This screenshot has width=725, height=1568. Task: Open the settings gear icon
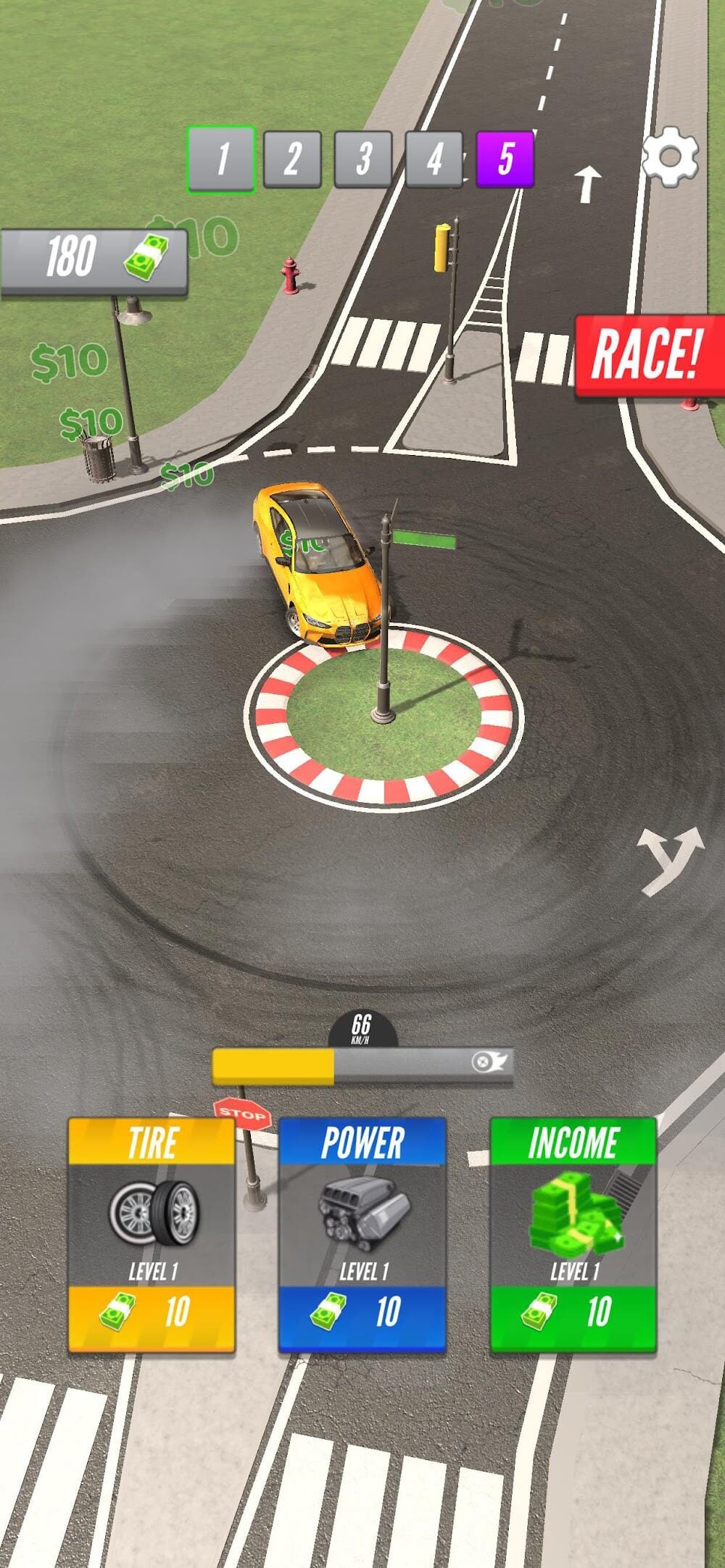click(x=671, y=157)
